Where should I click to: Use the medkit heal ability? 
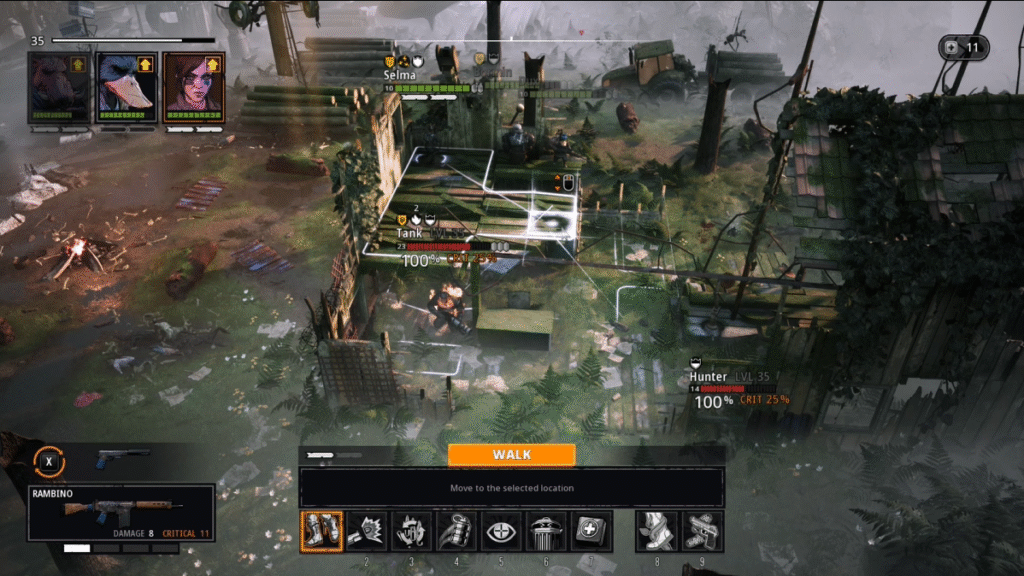coord(591,531)
